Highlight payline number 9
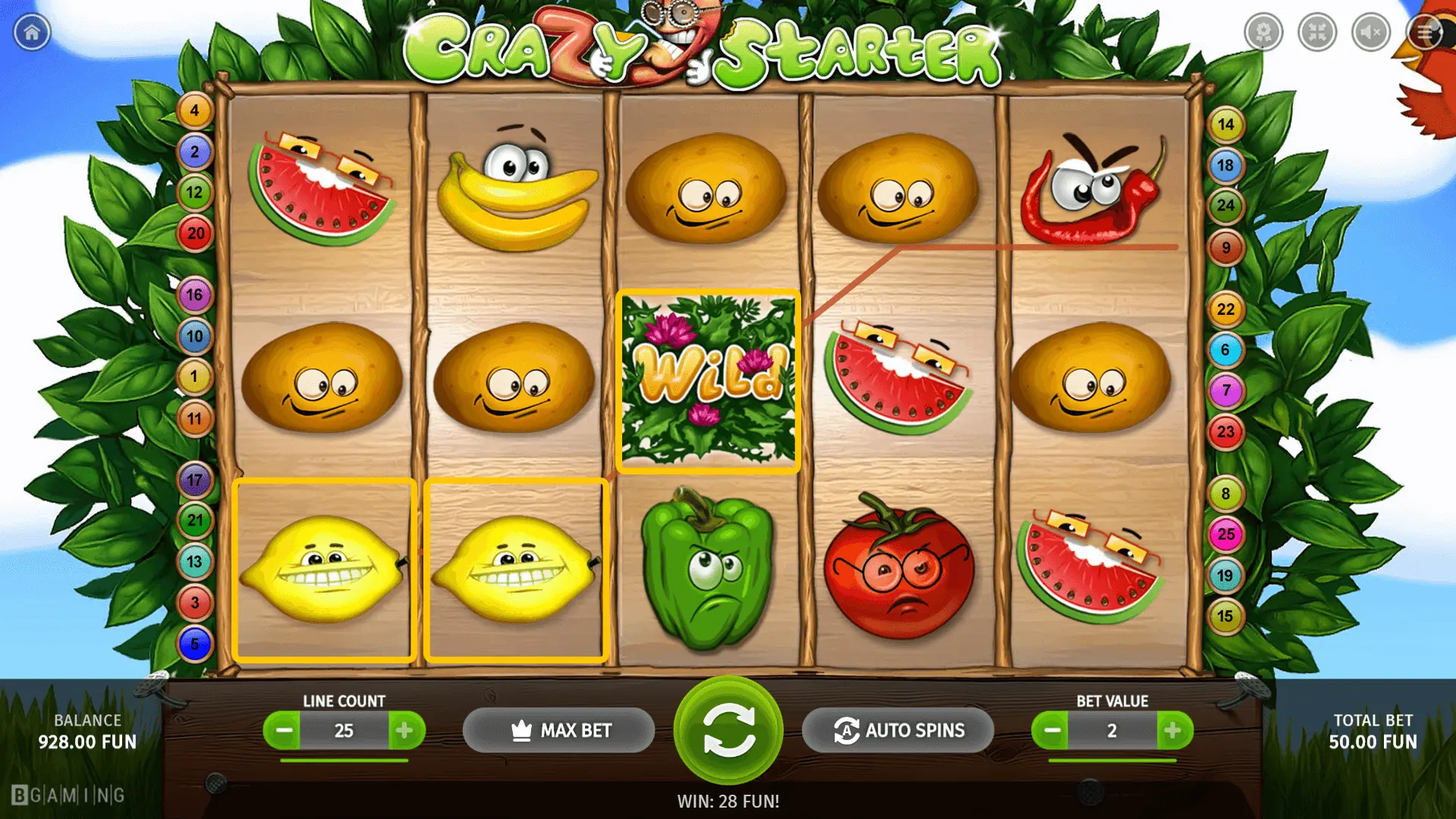The height and width of the screenshot is (819, 1456). point(1225,247)
